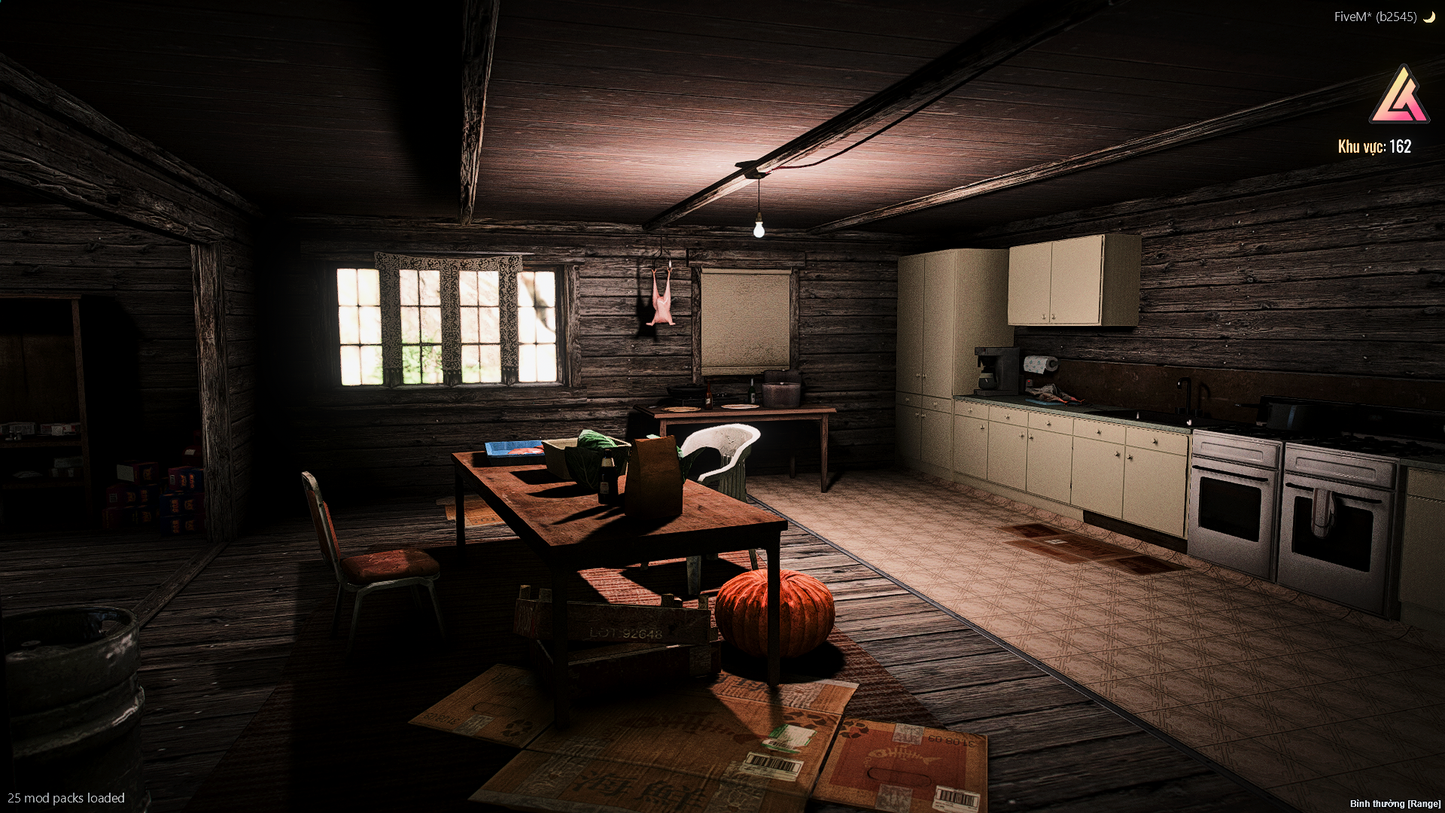Click the triangular server logo icon
Image resolution: width=1445 pixels, height=813 pixels.
(x=1399, y=96)
